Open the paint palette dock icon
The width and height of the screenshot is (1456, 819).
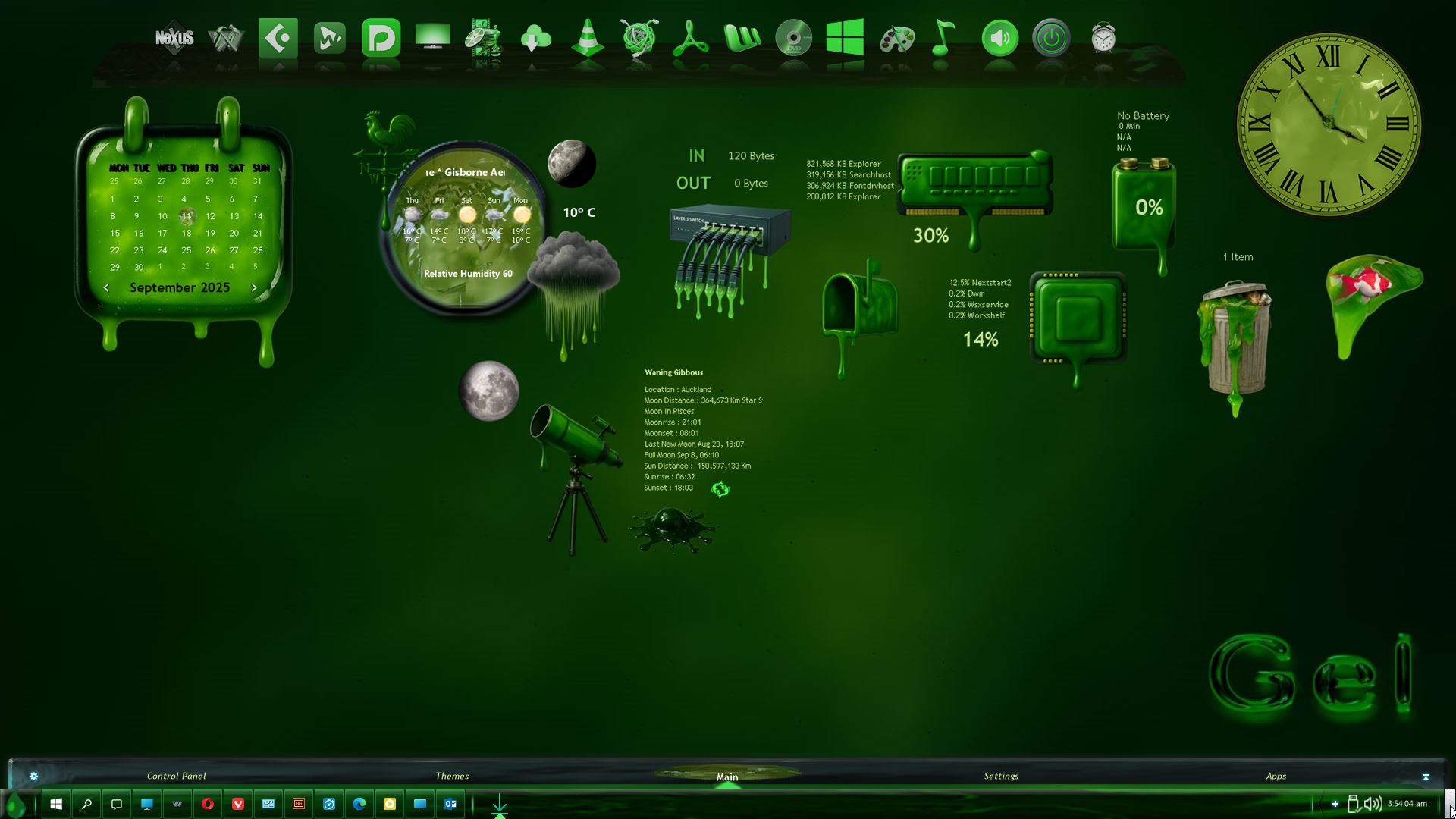896,37
